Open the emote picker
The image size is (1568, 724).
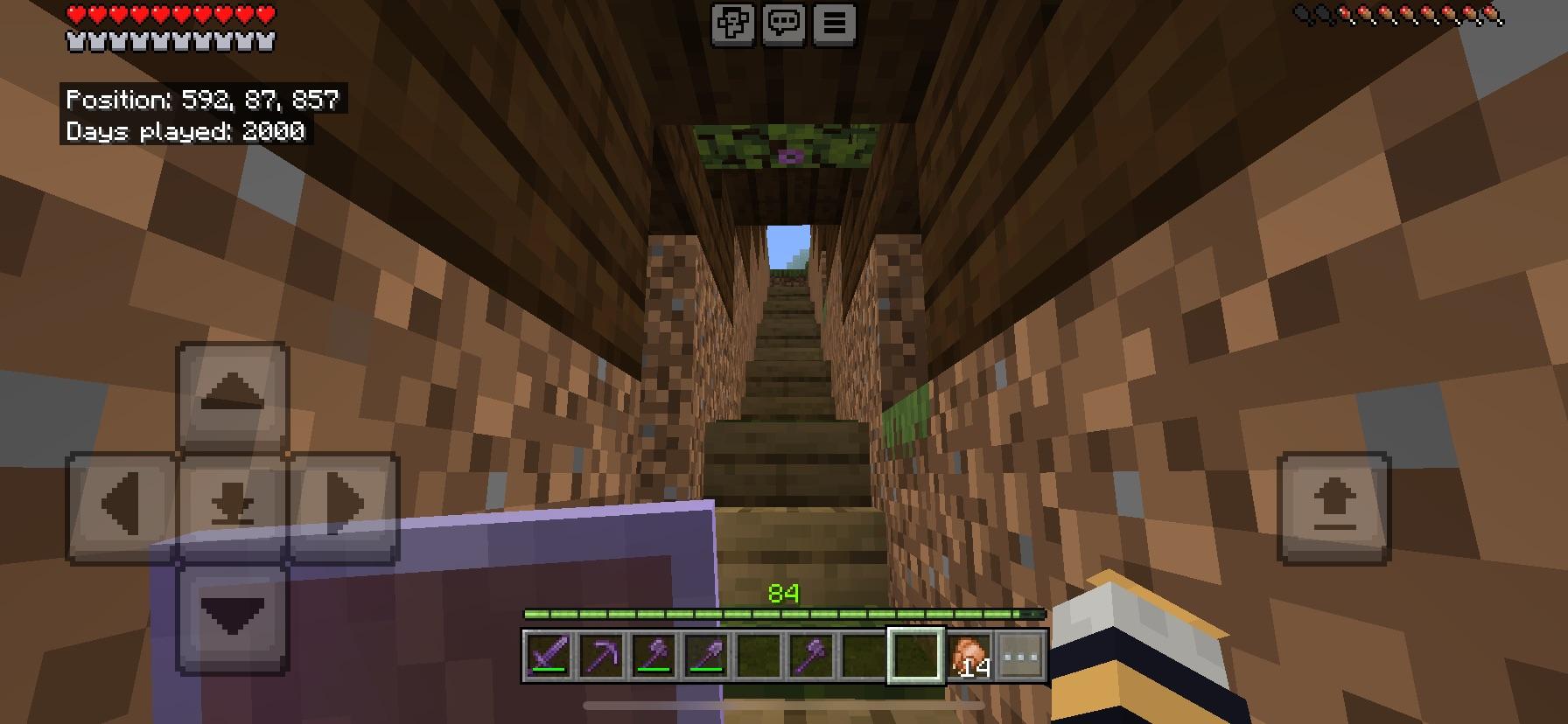click(735, 26)
